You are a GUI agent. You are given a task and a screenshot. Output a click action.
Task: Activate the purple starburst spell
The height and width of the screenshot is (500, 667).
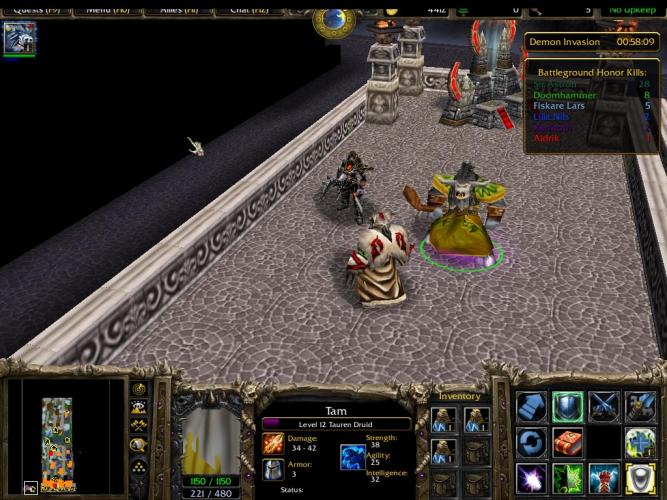[x=531, y=477]
